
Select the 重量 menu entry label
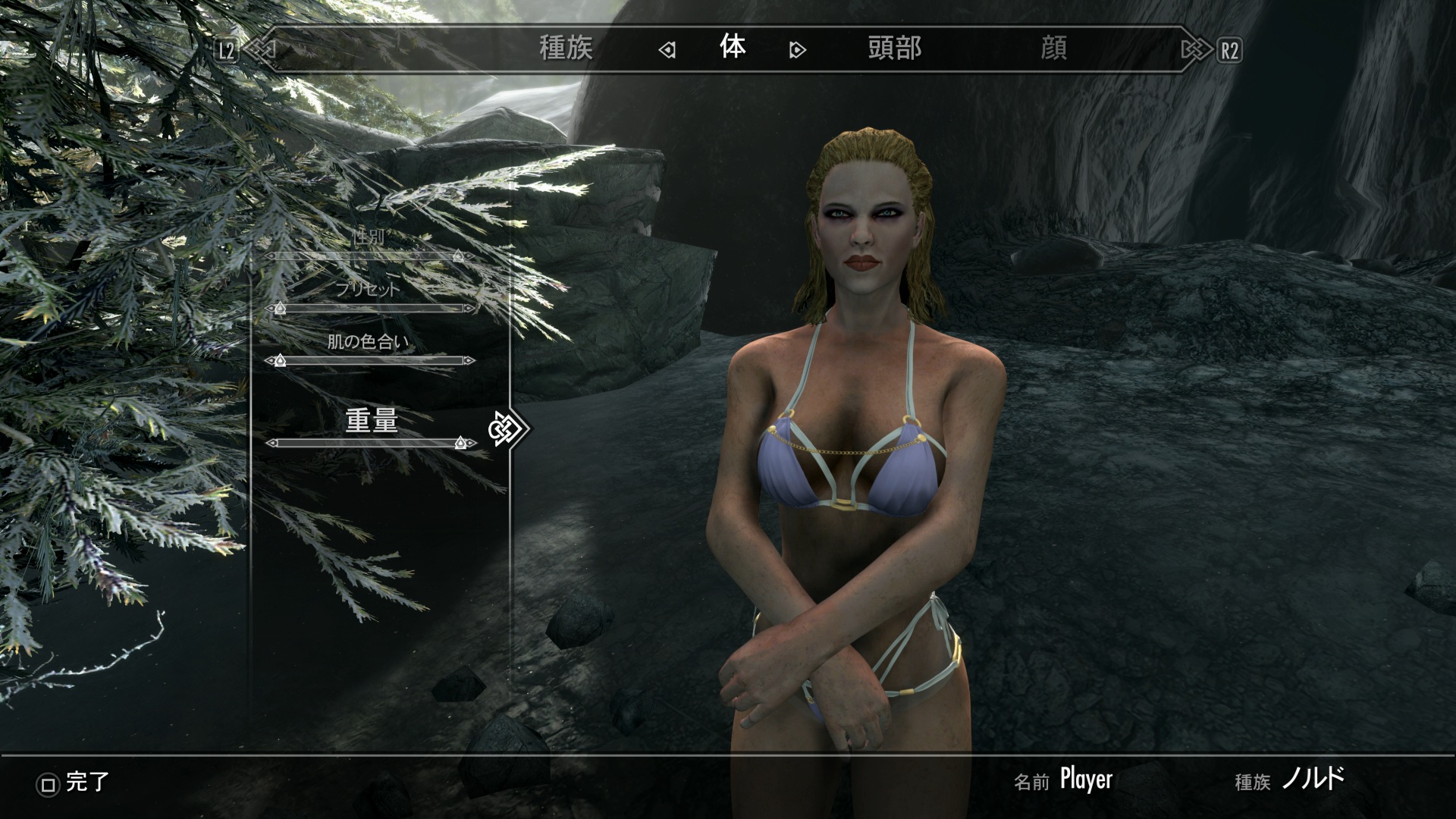[x=372, y=420]
